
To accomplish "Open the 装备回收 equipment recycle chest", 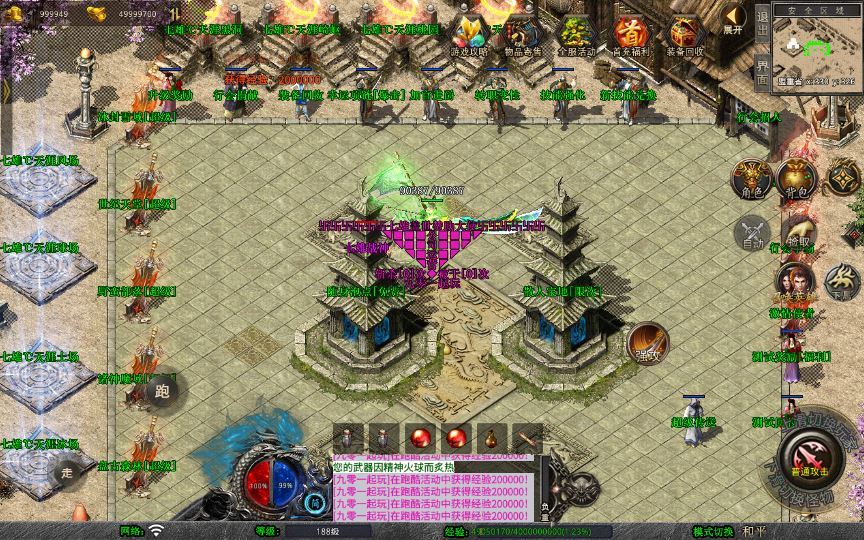I will click(x=684, y=34).
